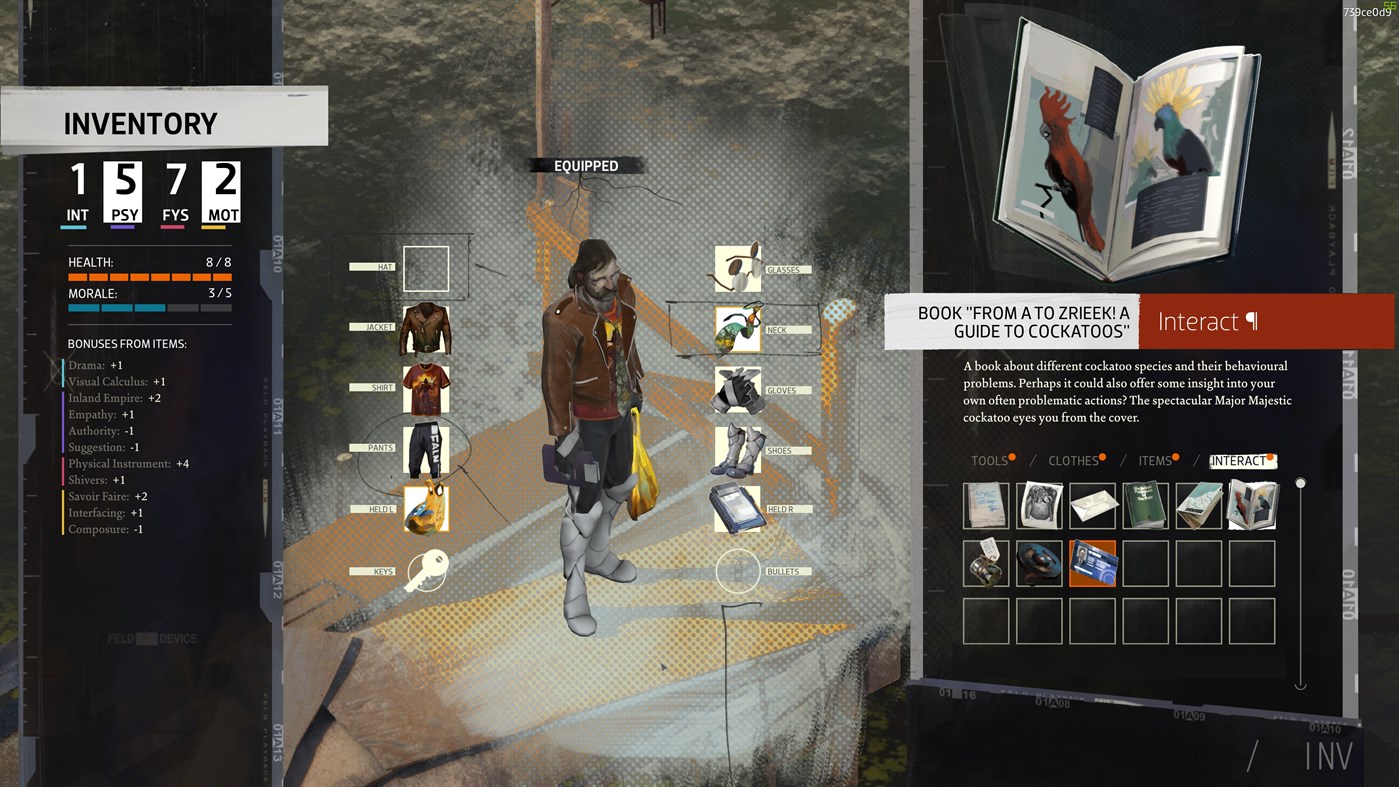
Task: Click the necktie in the Neck slot
Action: pyautogui.click(x=738, y=329)
